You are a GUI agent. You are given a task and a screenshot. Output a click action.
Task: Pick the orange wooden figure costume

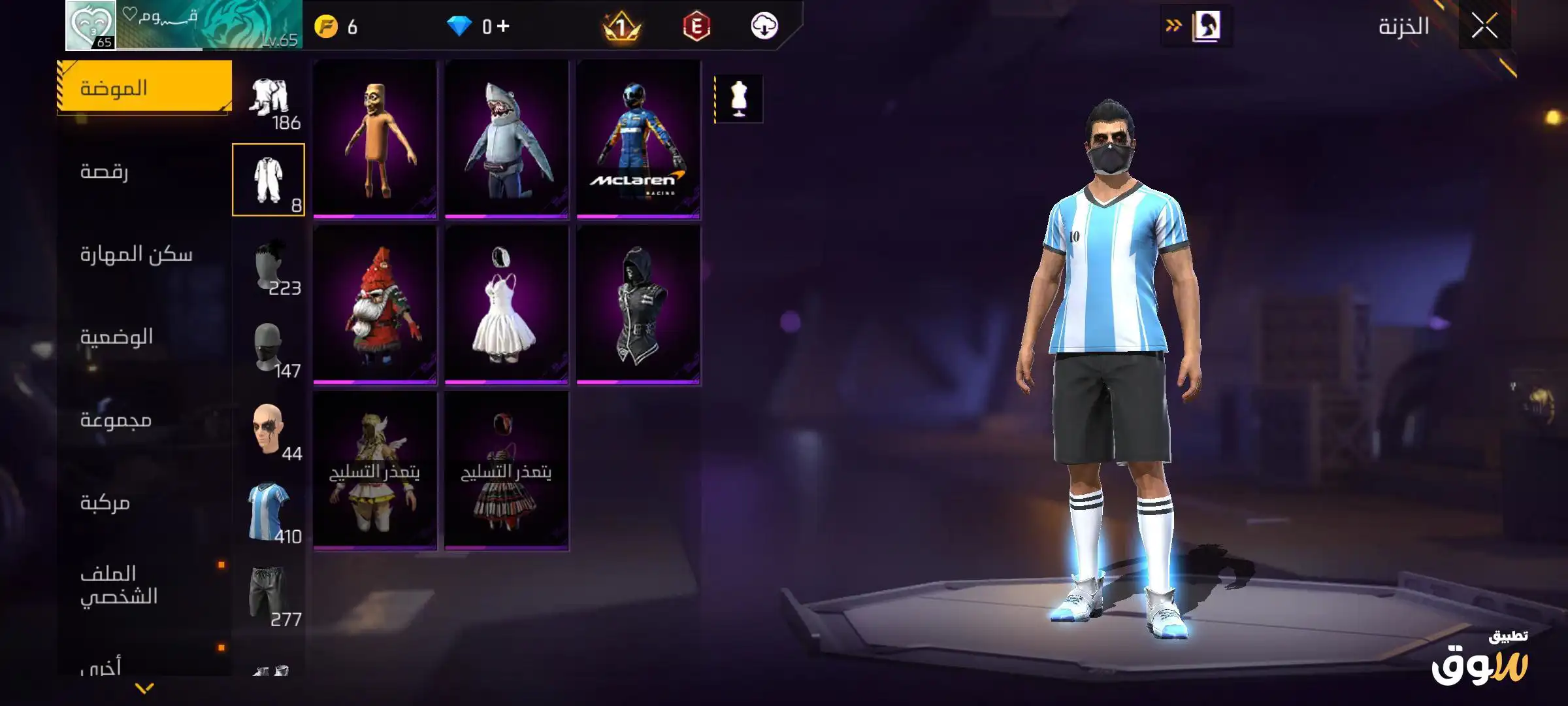click(x=374, y=139)
